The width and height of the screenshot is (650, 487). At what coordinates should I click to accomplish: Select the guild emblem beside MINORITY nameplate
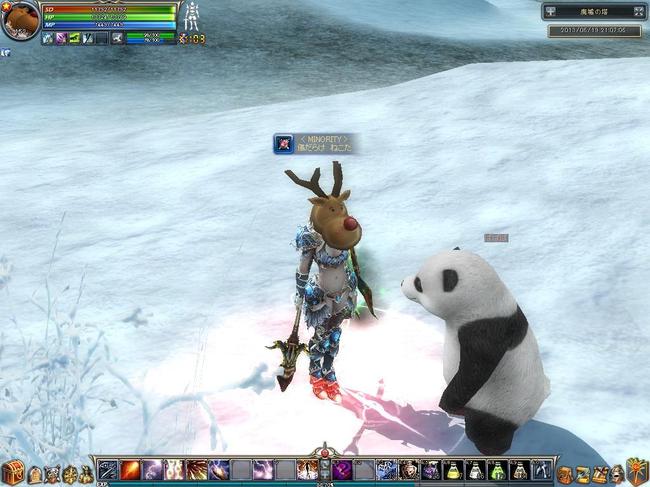pos(284,144)
